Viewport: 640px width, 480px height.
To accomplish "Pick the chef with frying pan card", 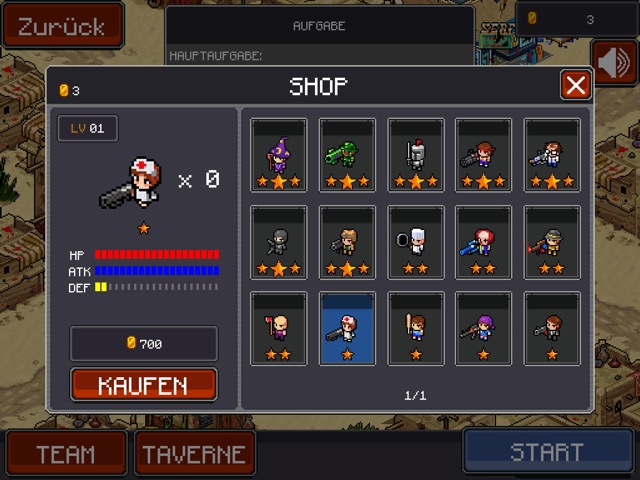I will pos(415,242).
